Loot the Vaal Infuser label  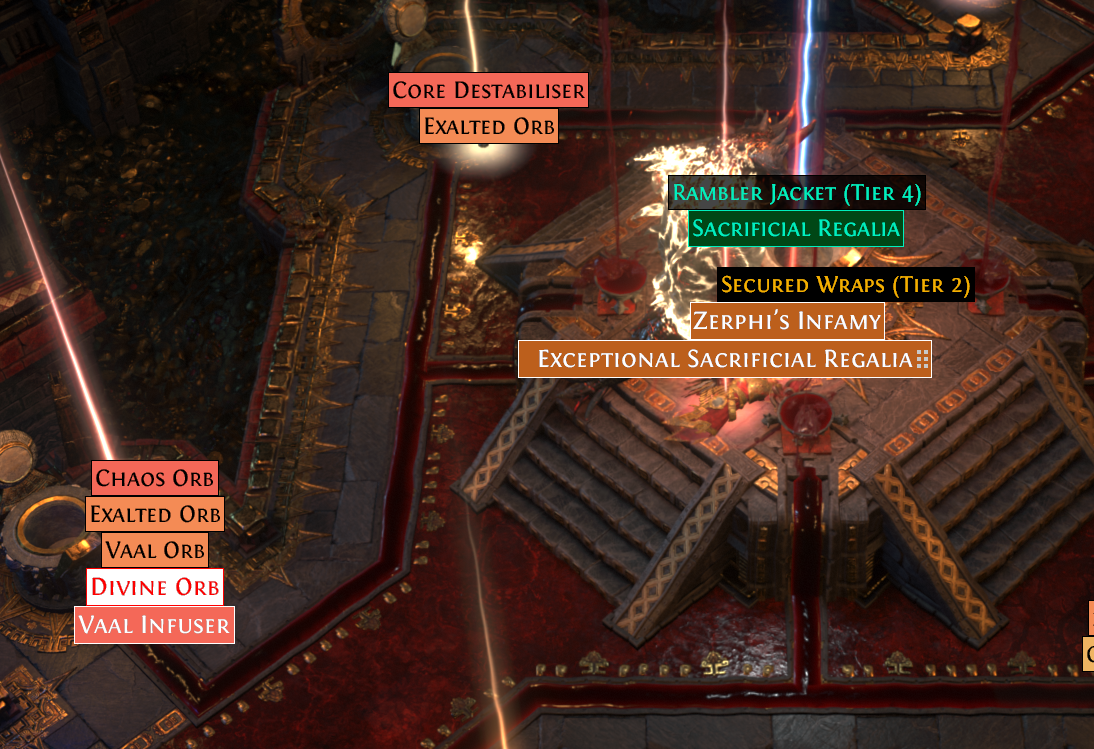(x=155, y=626)
